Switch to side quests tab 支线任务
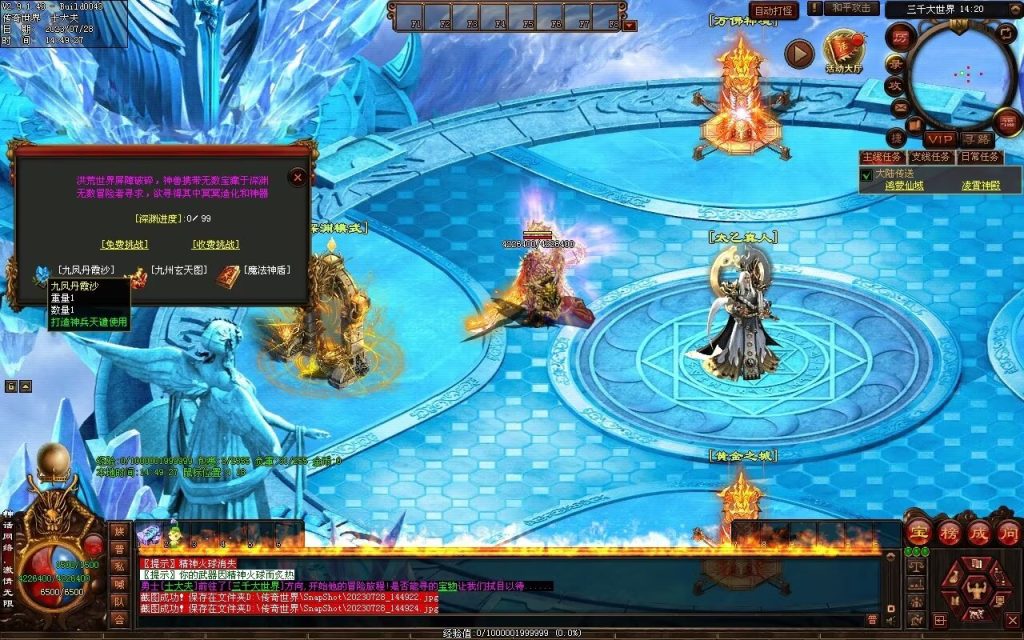Image resolution: width=1024 pixels, height=640 pixels. point(930,157)
